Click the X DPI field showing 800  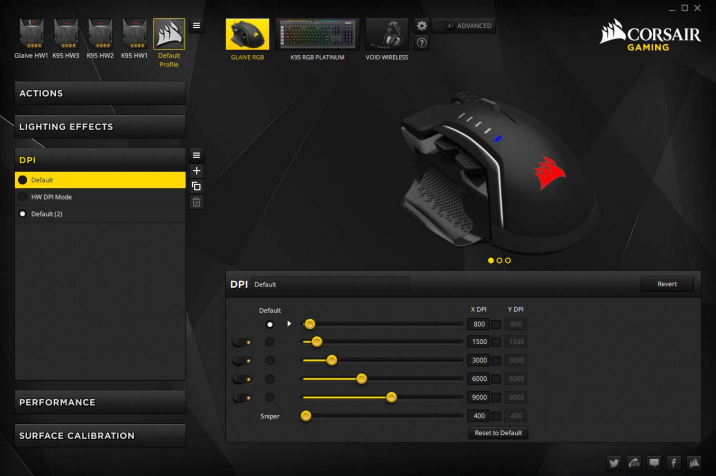479,324
